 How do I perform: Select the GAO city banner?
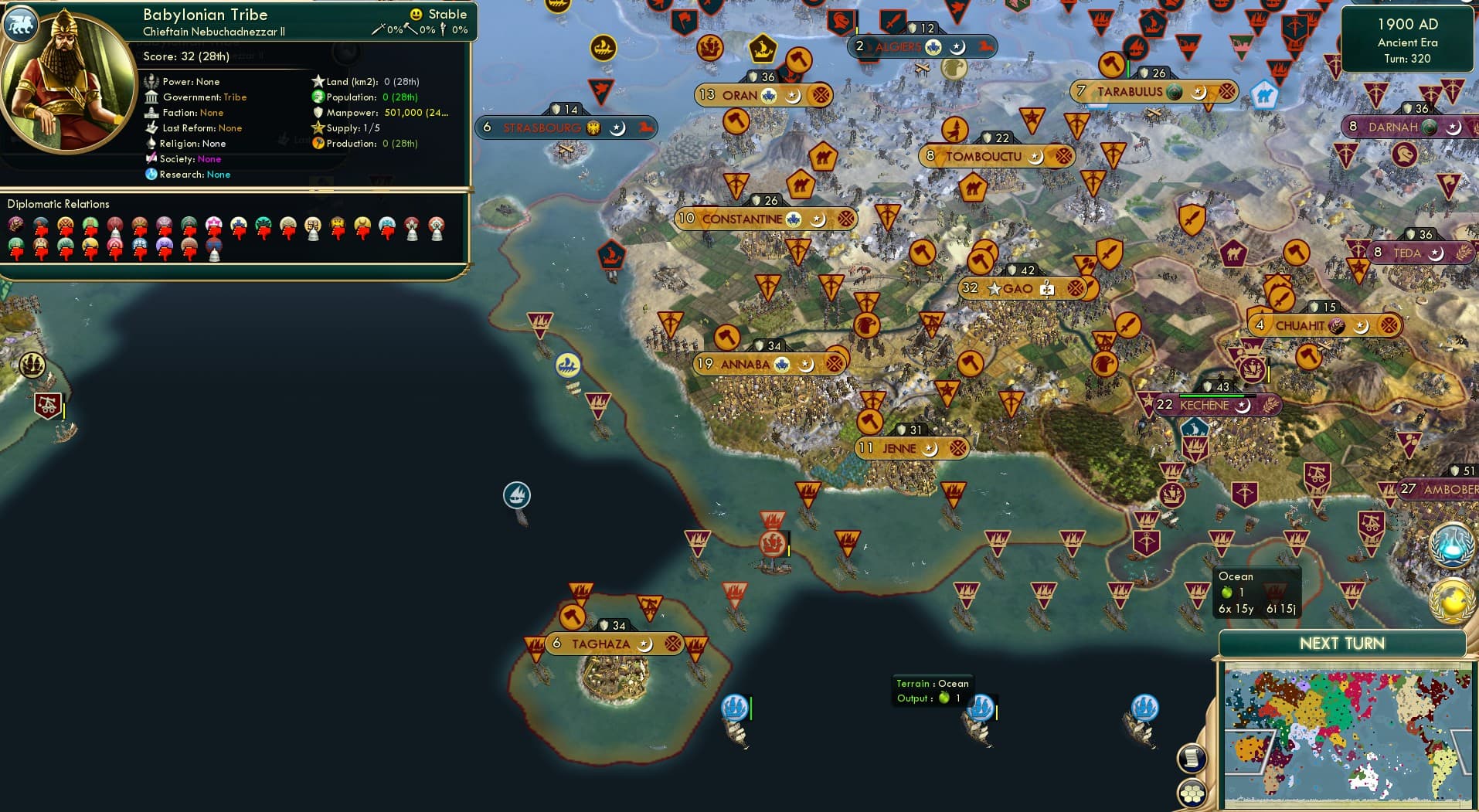(1013, 289)
